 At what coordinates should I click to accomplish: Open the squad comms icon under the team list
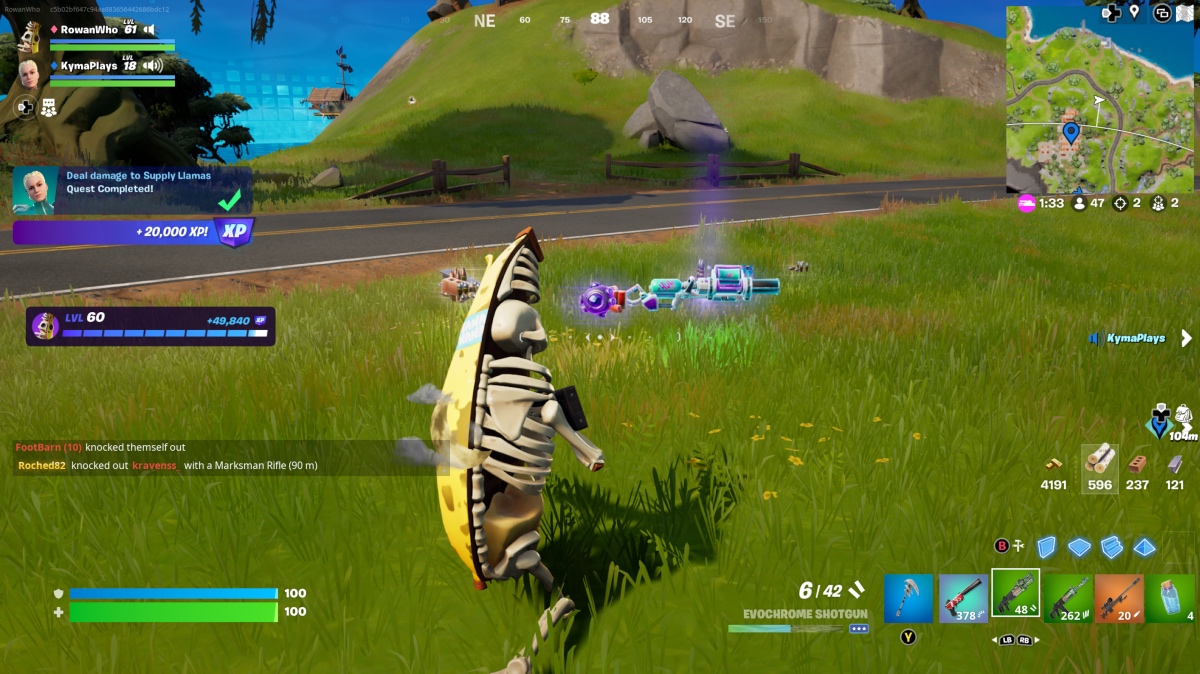(48, 107)
